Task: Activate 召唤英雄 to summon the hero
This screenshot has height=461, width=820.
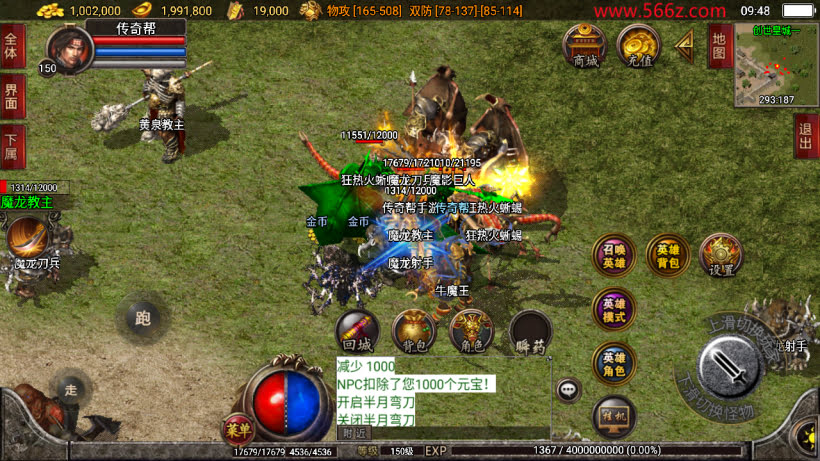Action: 614,256
